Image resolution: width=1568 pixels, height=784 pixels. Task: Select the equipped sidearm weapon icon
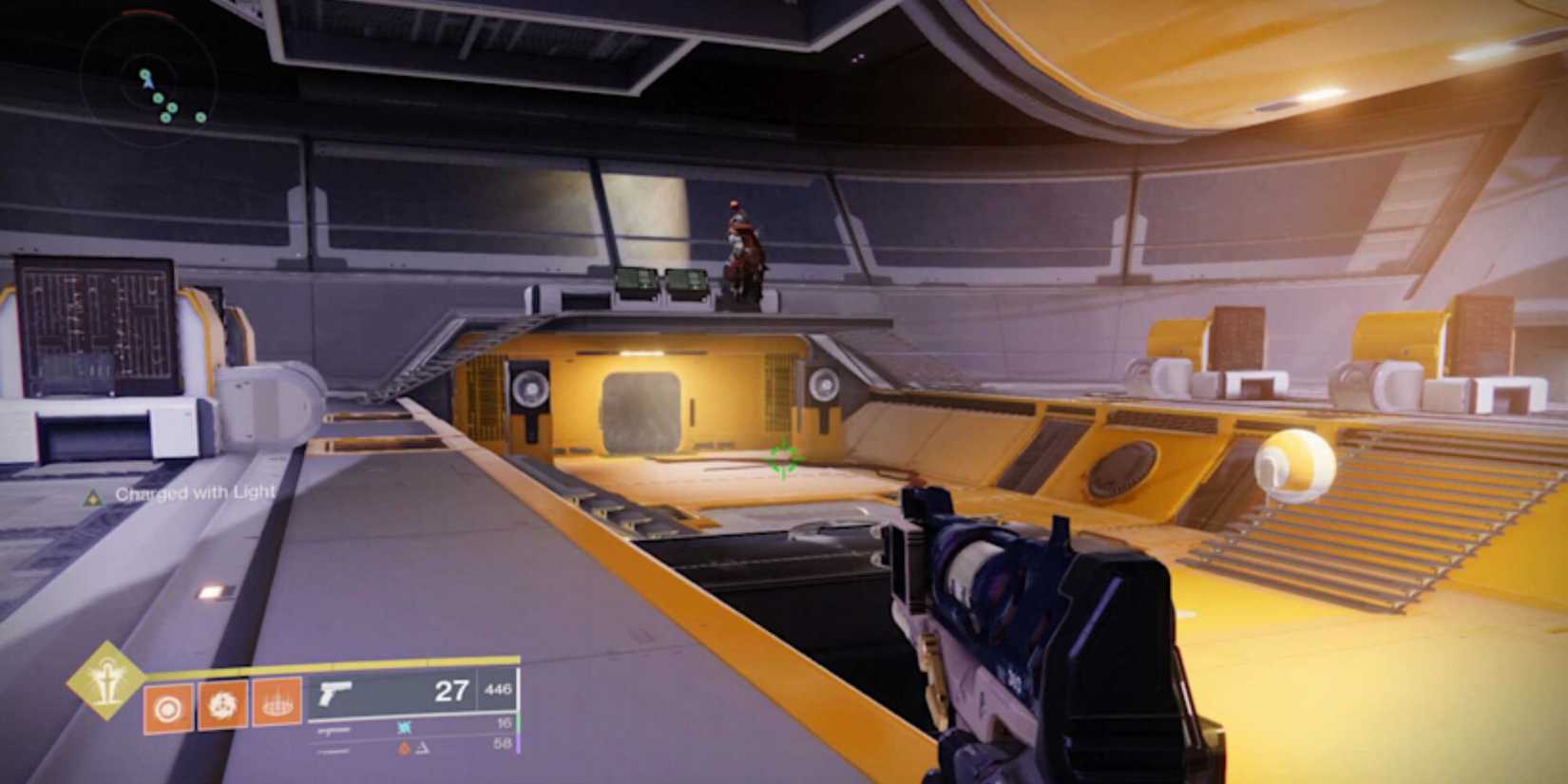335,694
